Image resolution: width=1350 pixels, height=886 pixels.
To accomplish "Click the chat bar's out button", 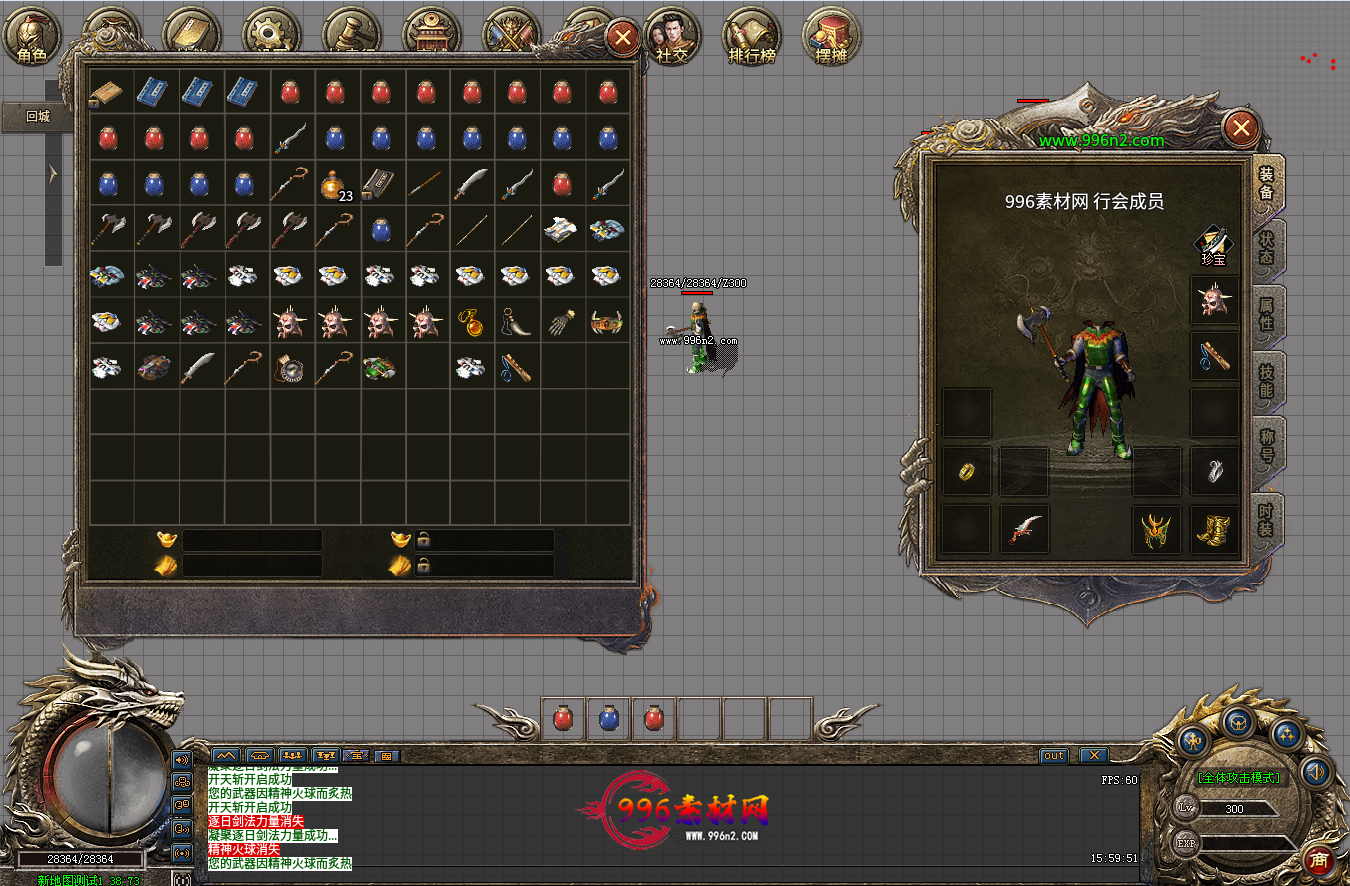I will 1054,755.
